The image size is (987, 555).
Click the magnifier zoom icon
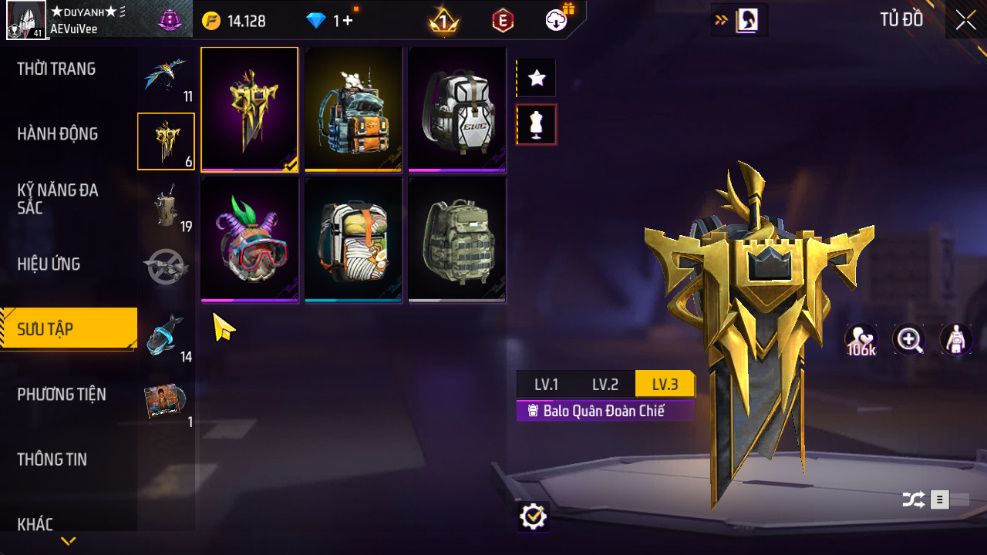tap(909, 340)
